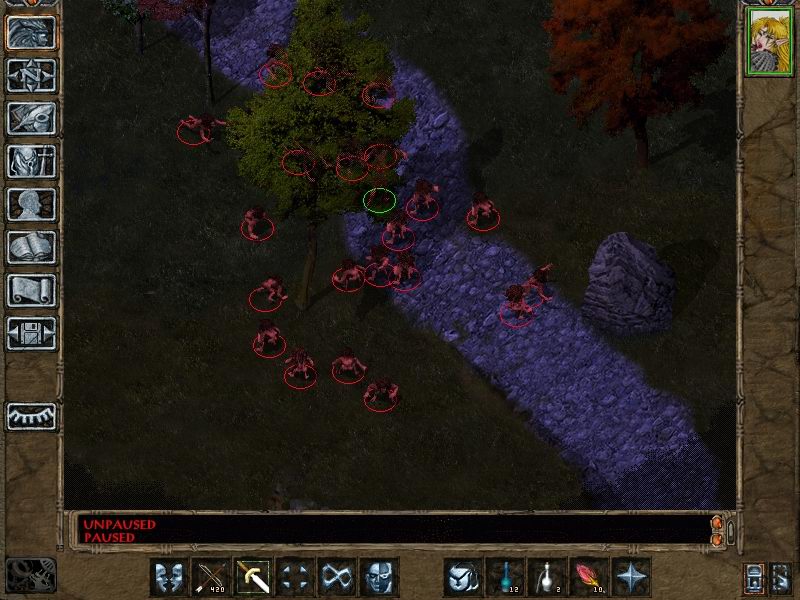Image resolution: width=800 pixels, height=600 pixels.
Task: Use the red feather quick item
Action: 589,577
